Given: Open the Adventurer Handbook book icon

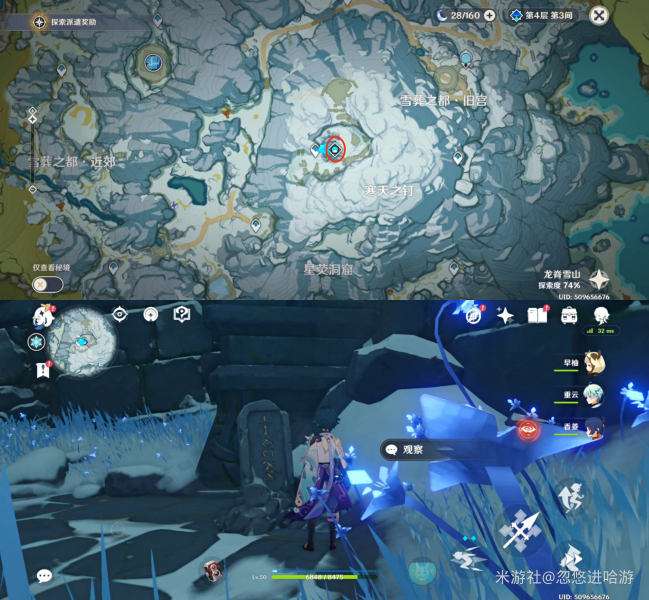Looking at the screenshot, I should [536, 315].
